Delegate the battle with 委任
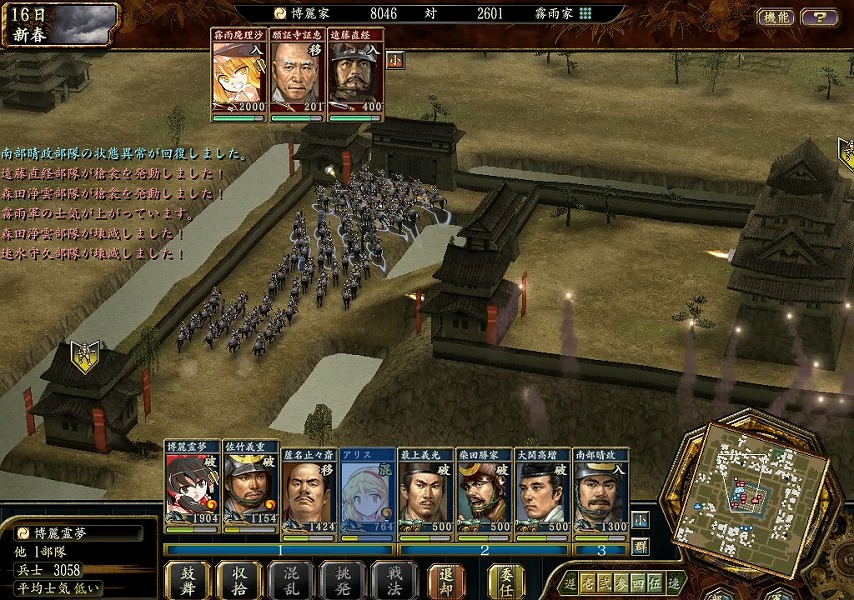This screenshot has width=854, height=600. [x=506, y=580]
